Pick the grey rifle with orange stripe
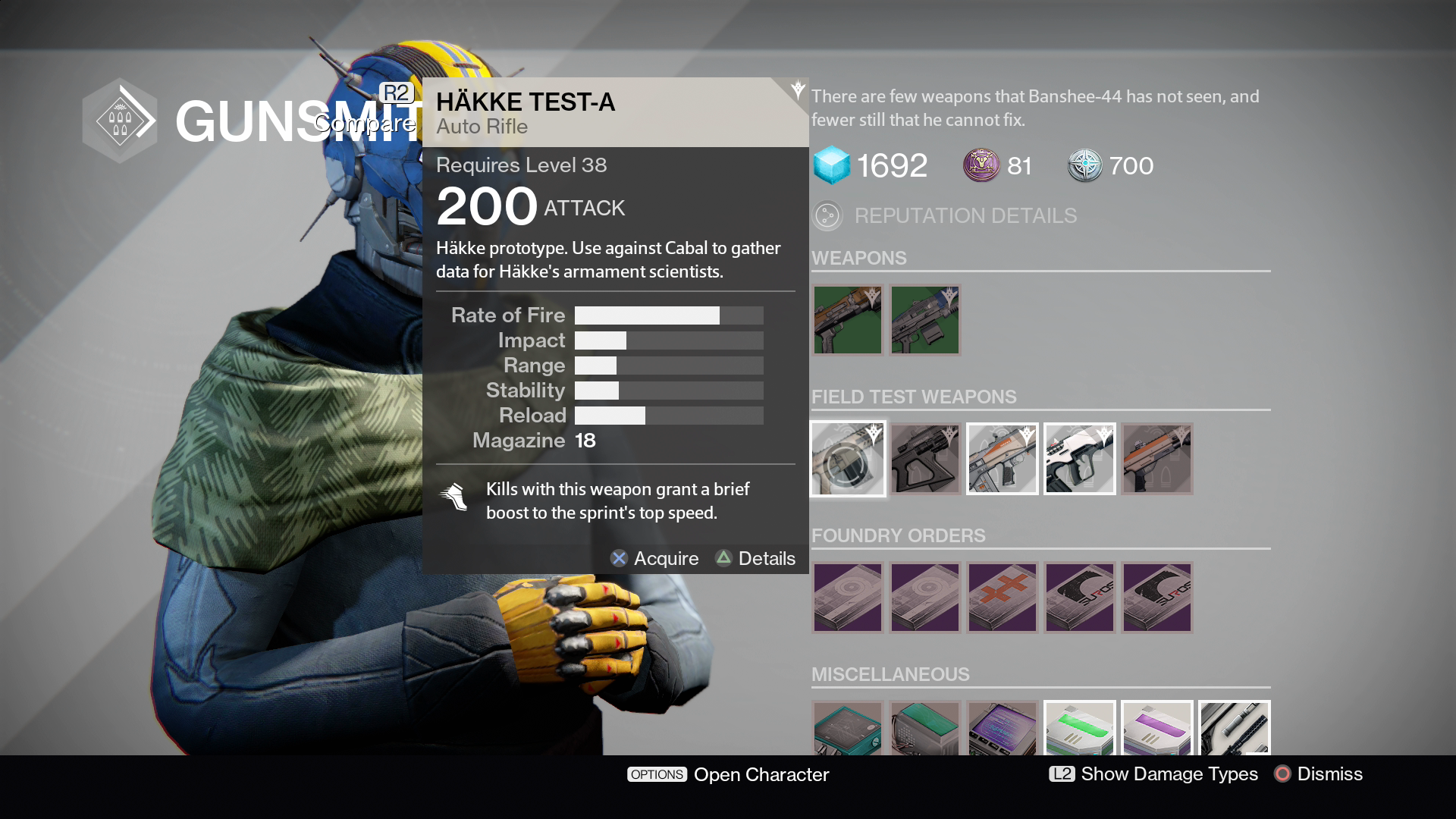Image resolution: width=1456 pixels, height=819 pixels. tap(1003, 459)
